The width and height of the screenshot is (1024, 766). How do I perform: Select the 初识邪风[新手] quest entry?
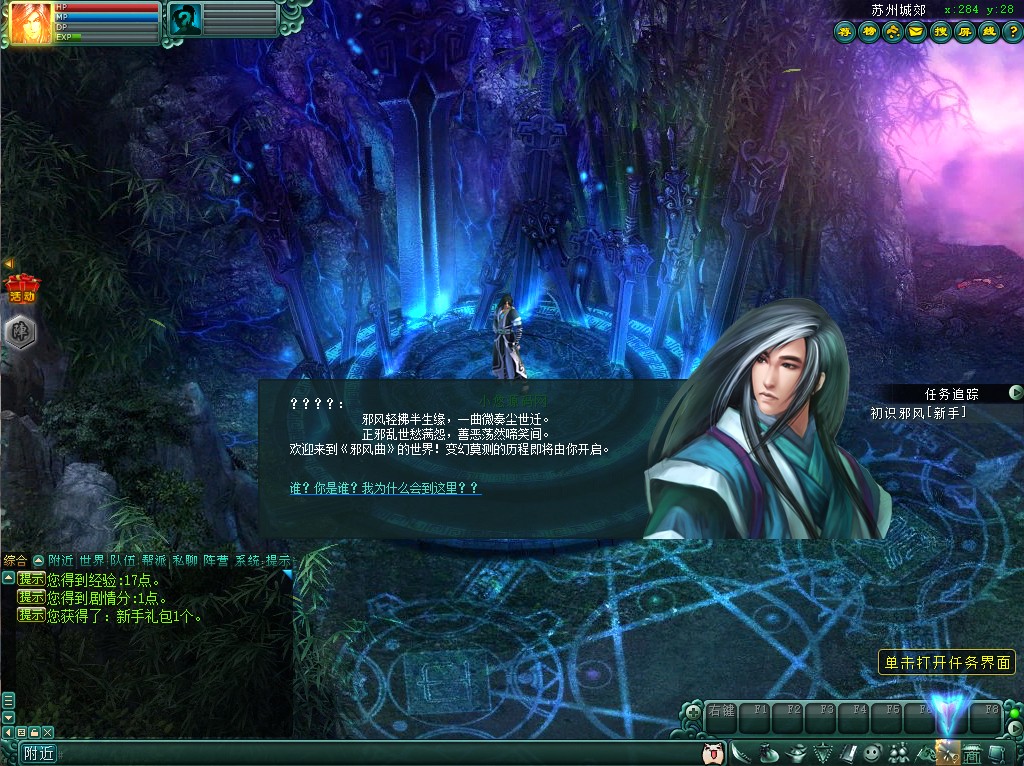click(x=918, y=412)
